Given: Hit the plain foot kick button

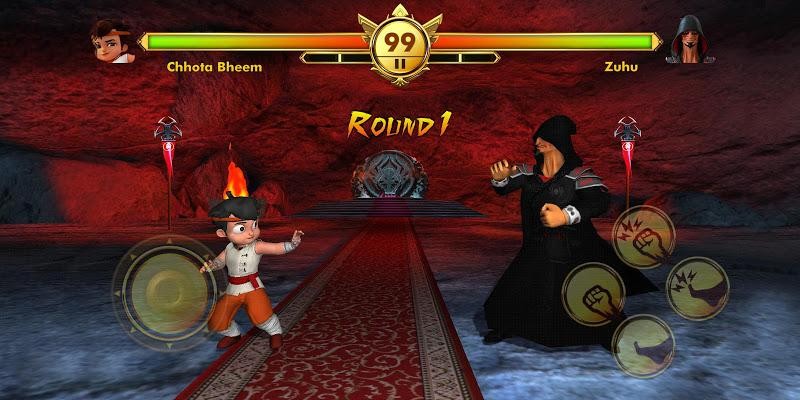Looking at the screenshot, I should click(643, 346).
